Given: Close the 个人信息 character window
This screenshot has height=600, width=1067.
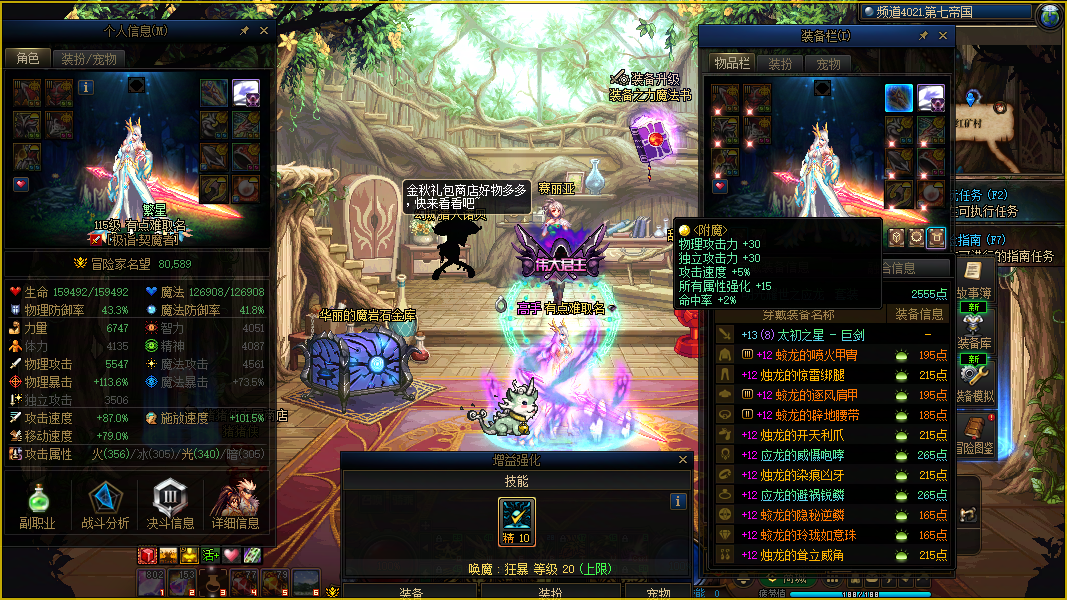Looking at the screenshot, I should click(x=264, y=31).
